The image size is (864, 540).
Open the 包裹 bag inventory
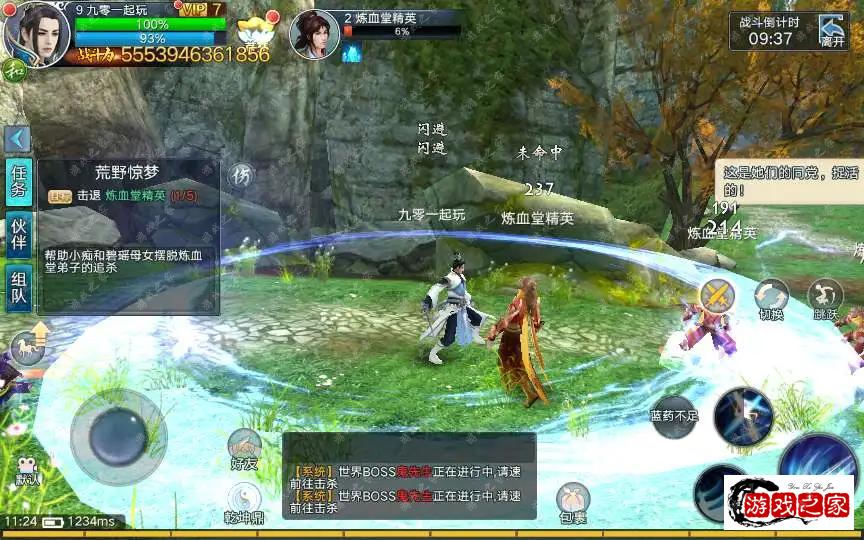(x=572, y=502)
